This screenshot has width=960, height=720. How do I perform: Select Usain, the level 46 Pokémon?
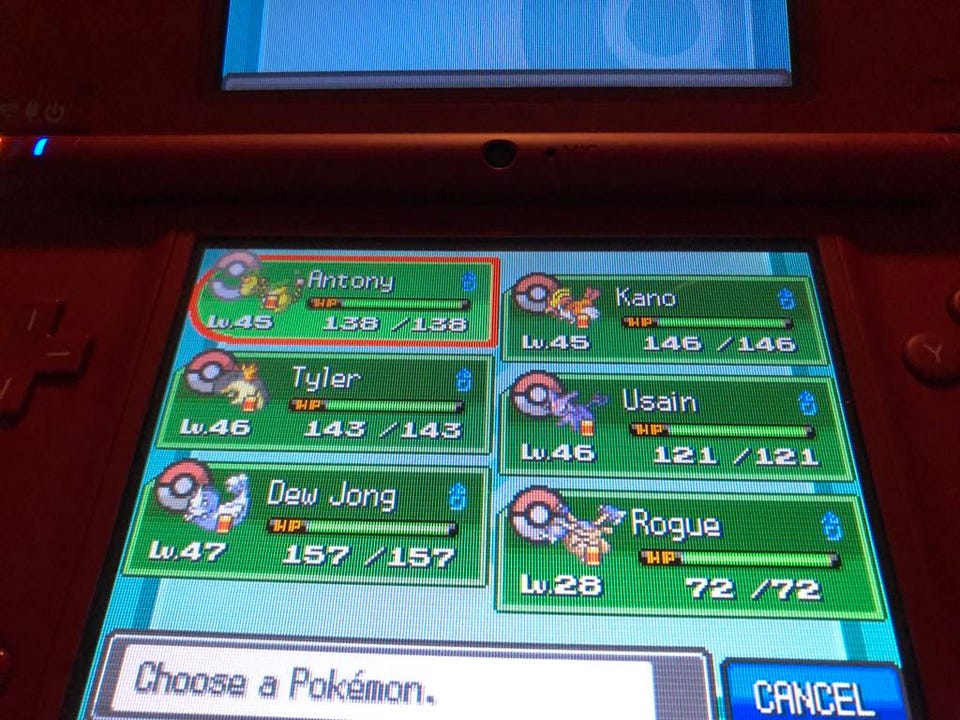(680, 428)
